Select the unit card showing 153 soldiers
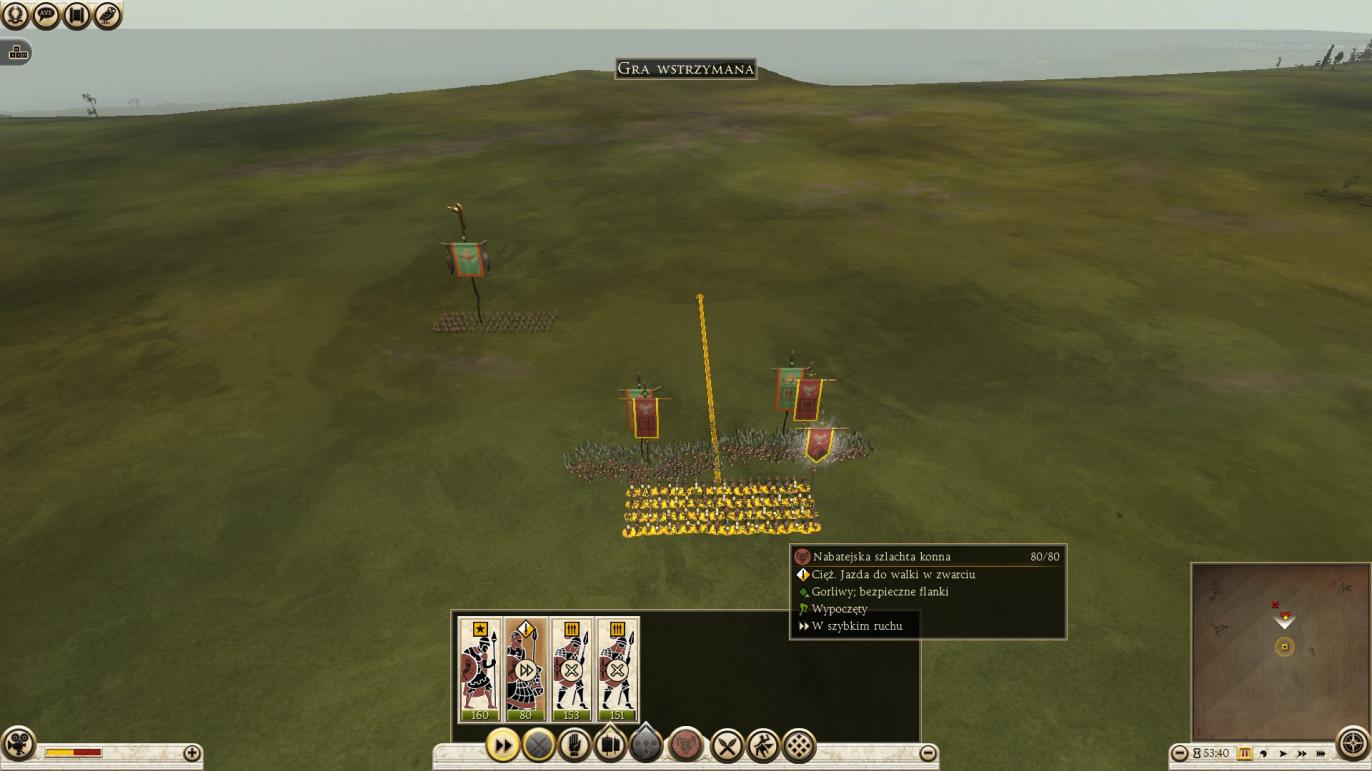 (572, 668)
